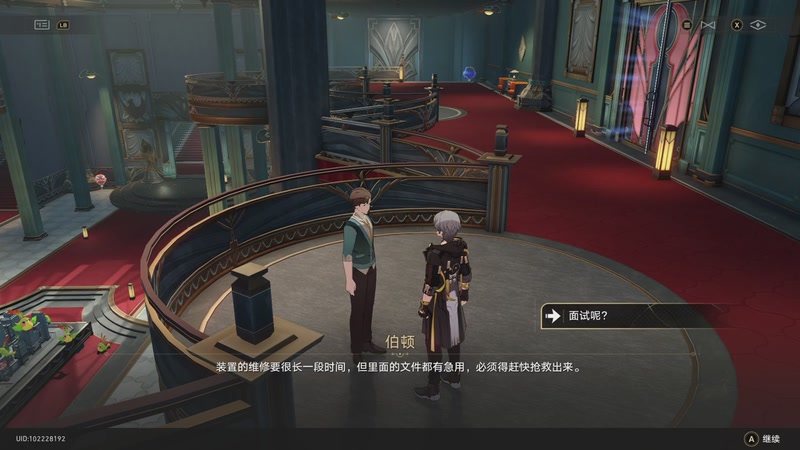This screenshot has width=800, height=450.
Task: Open the dialogue log icon
Action: coord(42,24)
